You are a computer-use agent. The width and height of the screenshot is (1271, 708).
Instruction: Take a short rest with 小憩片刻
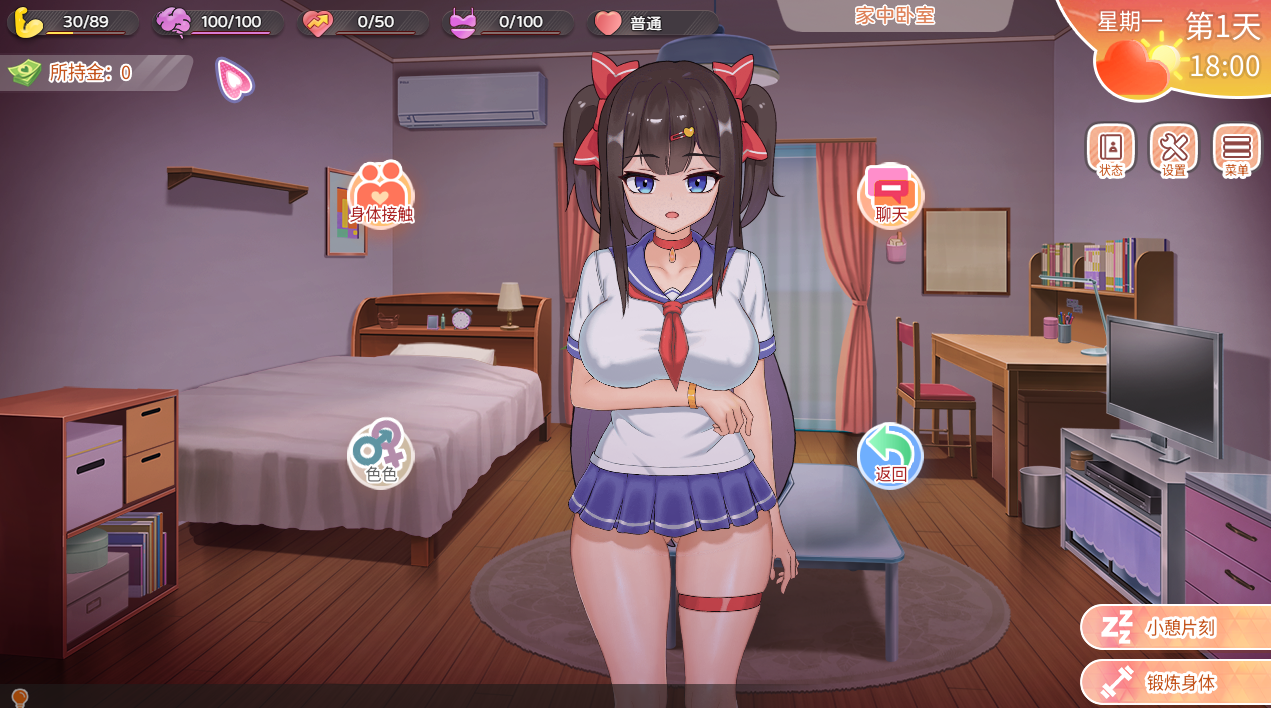tap(1175, 628)
